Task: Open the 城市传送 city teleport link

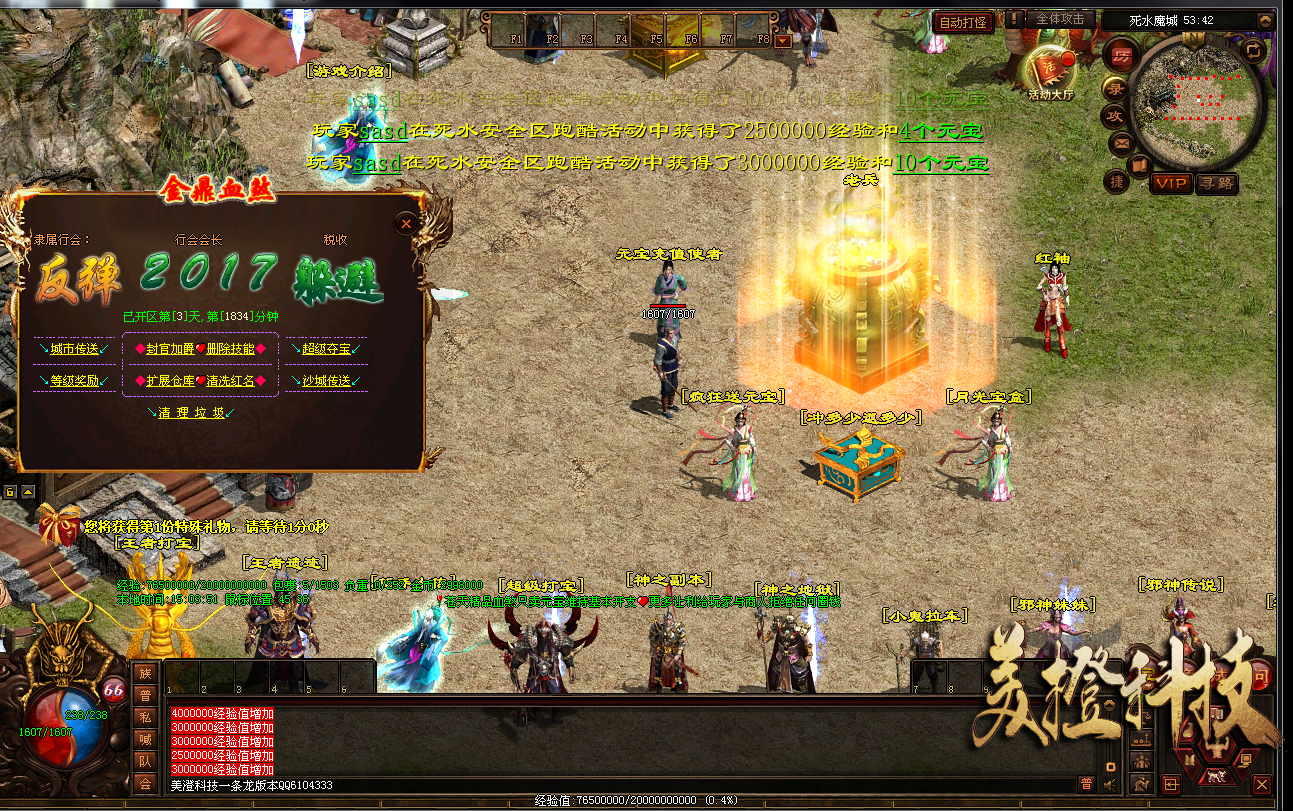Action: [74, 349]
